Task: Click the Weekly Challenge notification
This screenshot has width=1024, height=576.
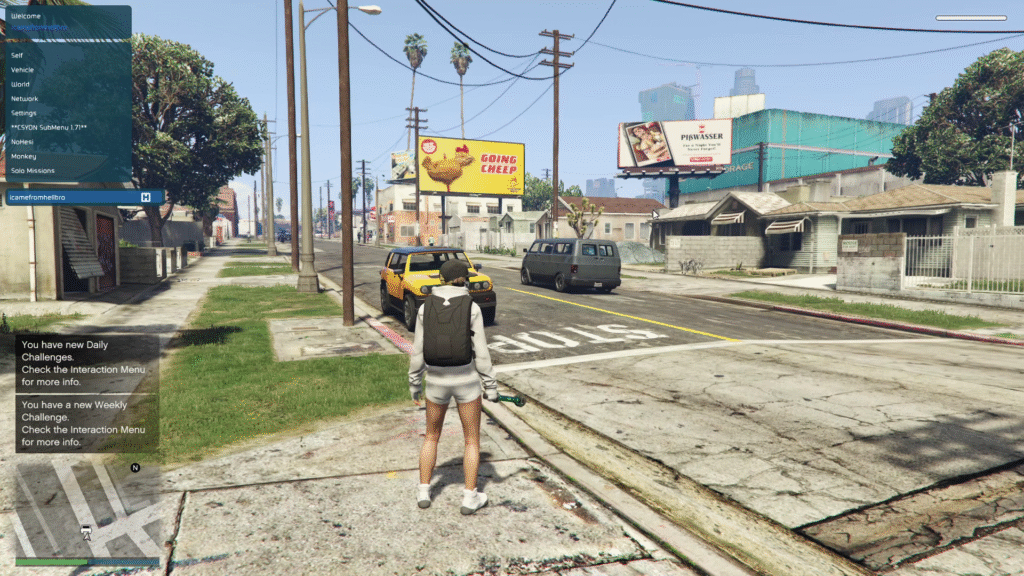Action: click(x=86, y=422)
